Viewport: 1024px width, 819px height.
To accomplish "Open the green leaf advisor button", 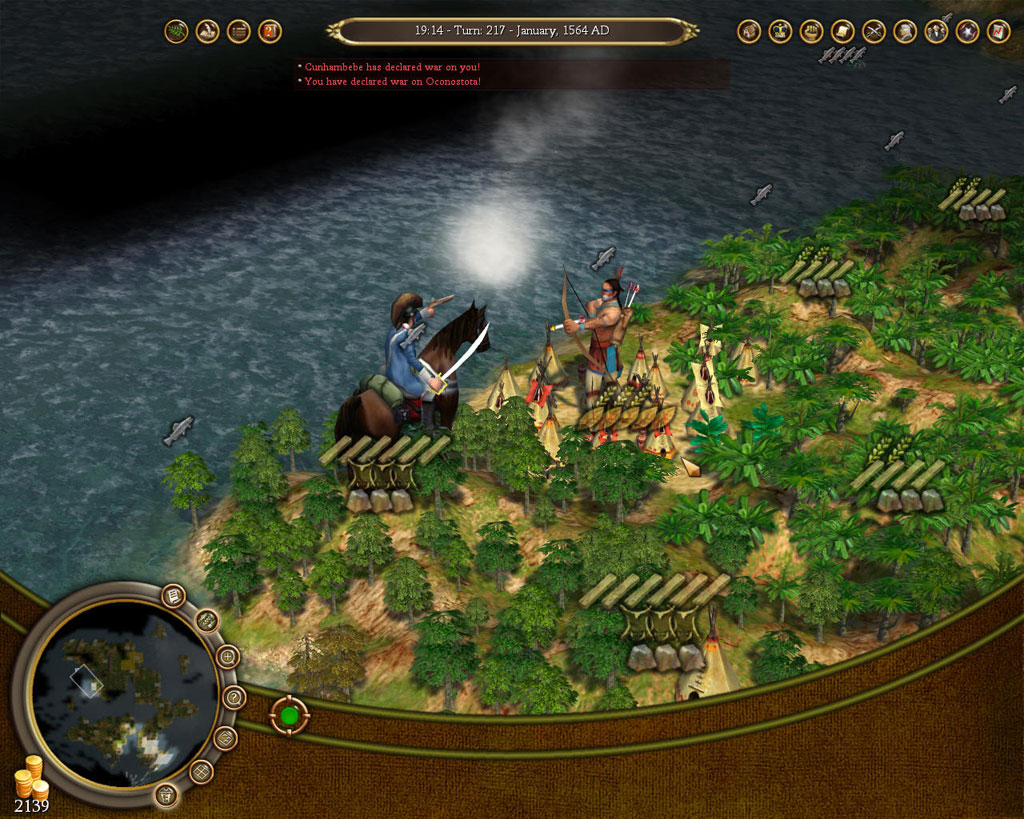I will (x=176, y=31).
